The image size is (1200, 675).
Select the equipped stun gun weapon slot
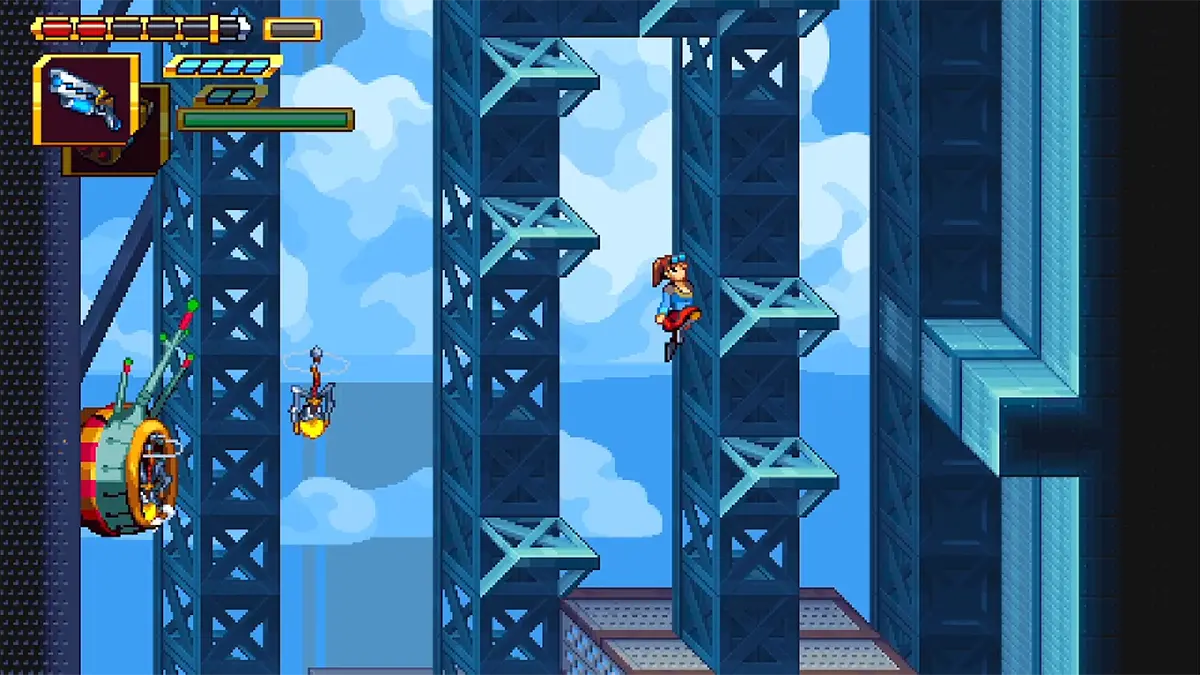point(86,98)
